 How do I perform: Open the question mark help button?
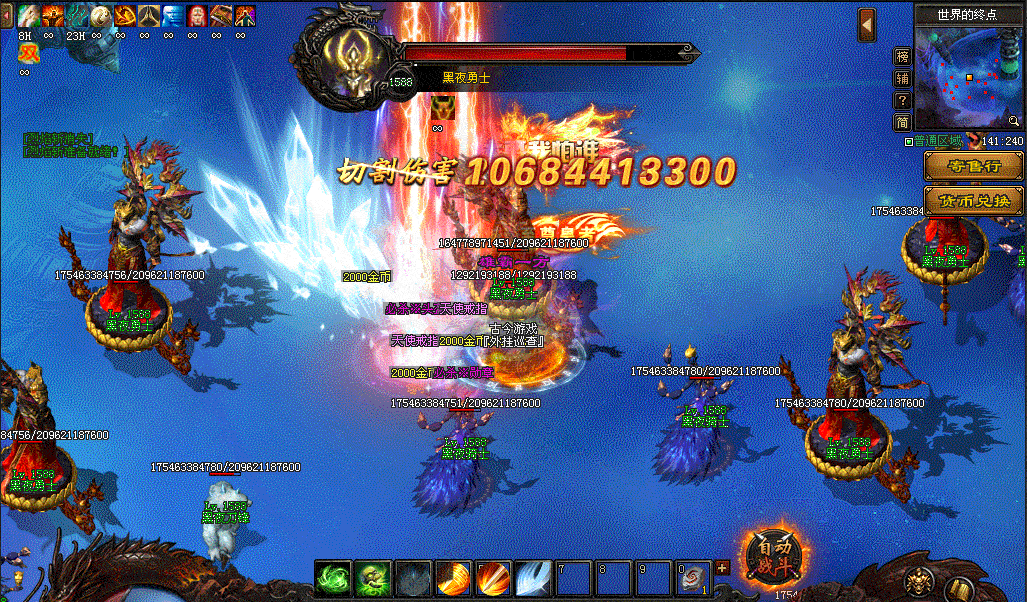(x=902, y=100)
